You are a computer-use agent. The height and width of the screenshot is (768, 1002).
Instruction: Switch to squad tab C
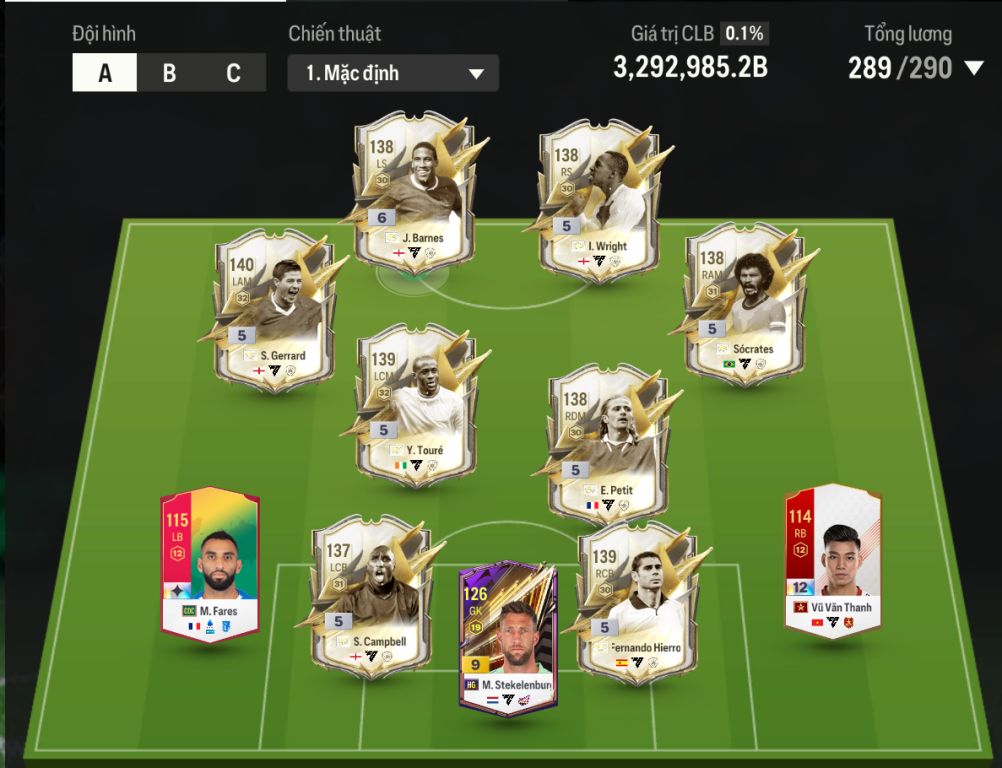click(x=233, y=73)
